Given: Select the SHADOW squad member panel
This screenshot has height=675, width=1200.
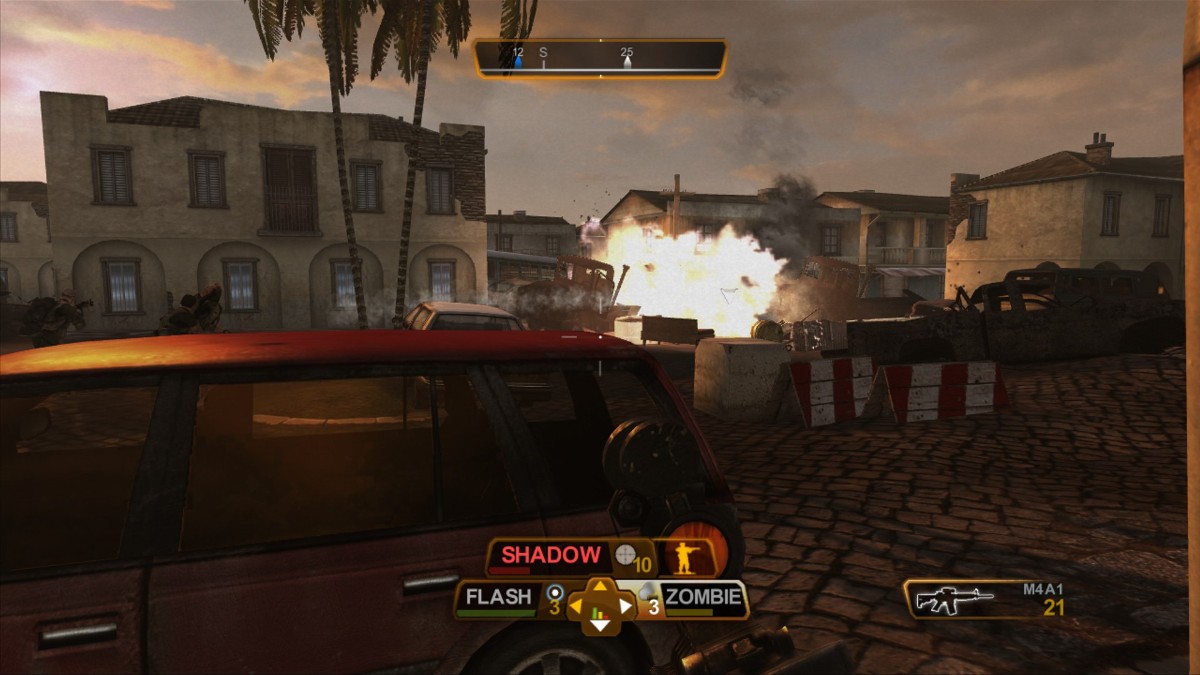Looking at the screenshot, I should [x=551, y=556].
